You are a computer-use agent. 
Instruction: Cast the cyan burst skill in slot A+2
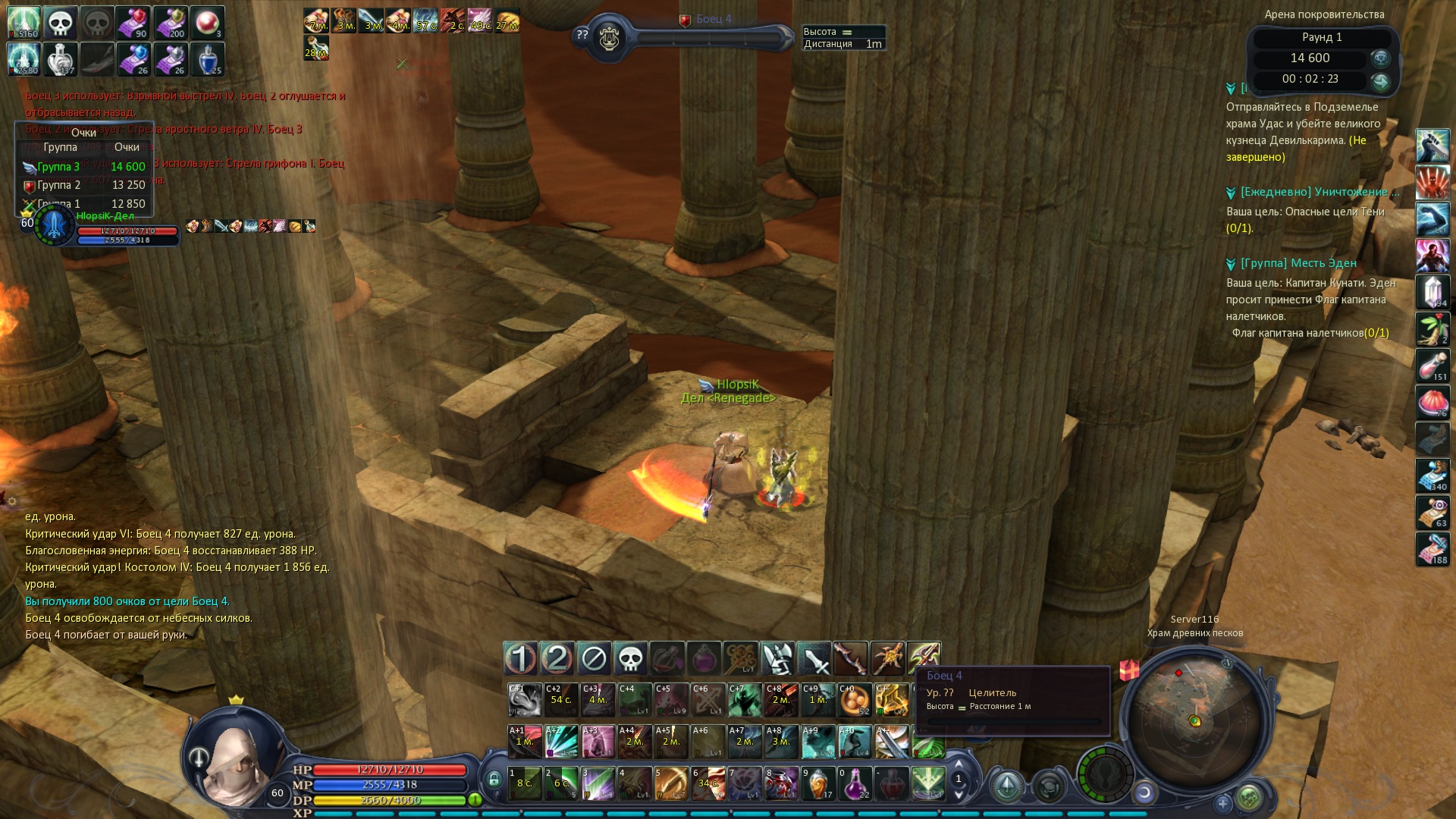[x=561, y=741]
